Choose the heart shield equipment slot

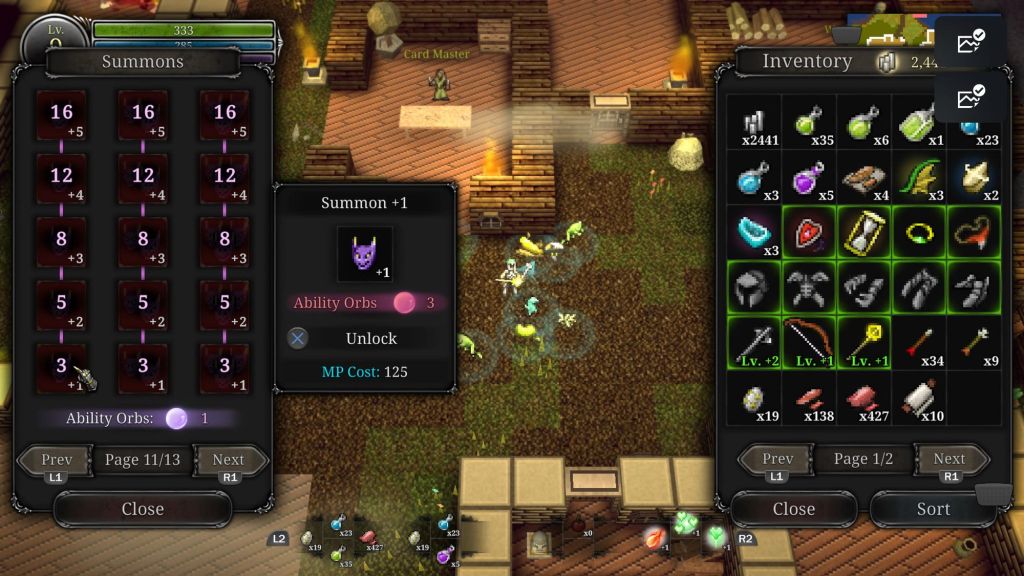[809, 233]
